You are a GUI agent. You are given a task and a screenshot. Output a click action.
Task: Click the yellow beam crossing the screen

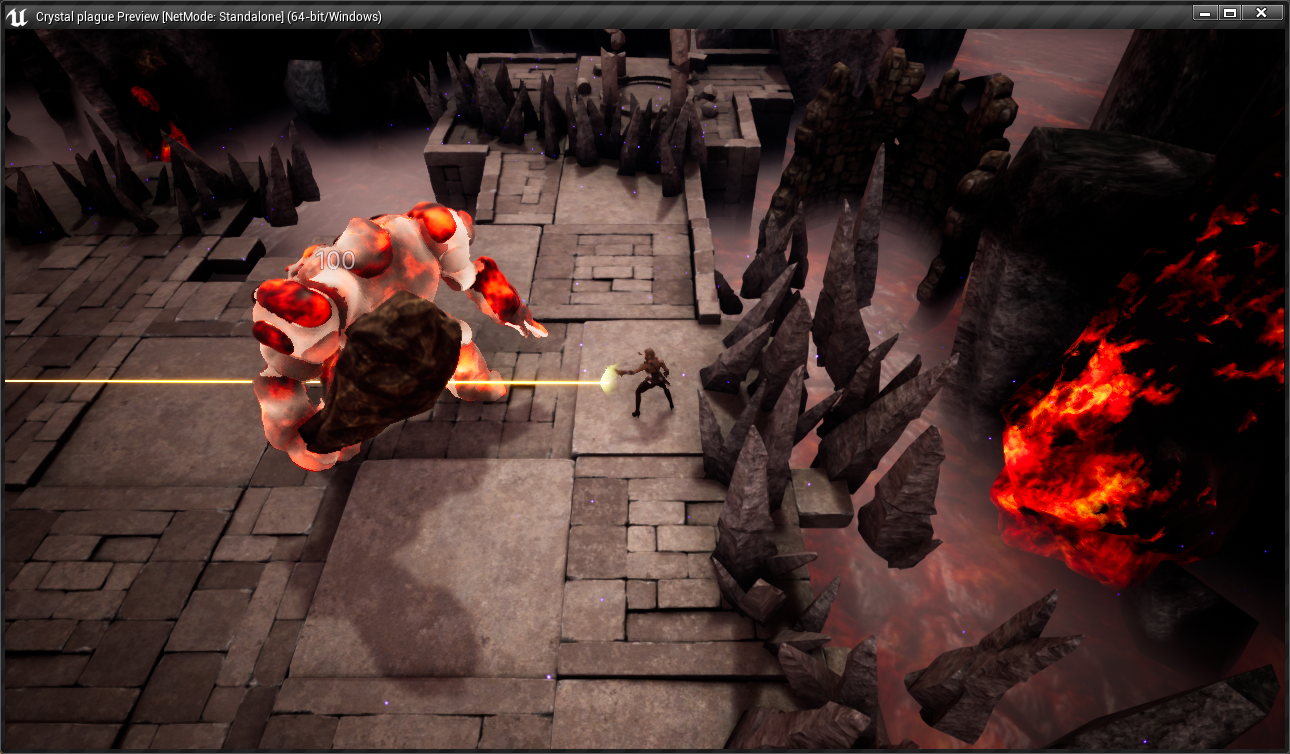[150, 381]
